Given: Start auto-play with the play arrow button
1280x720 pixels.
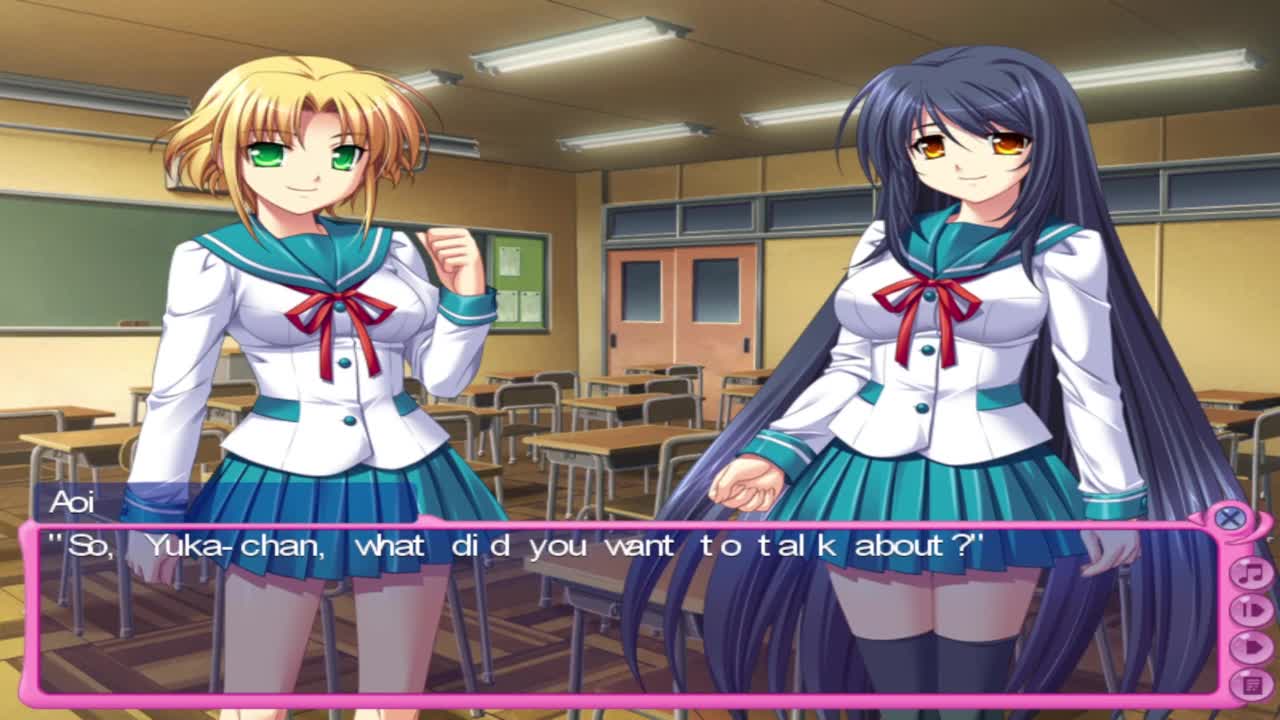Looking at the screenshot, I should (x=1250, y=646).
